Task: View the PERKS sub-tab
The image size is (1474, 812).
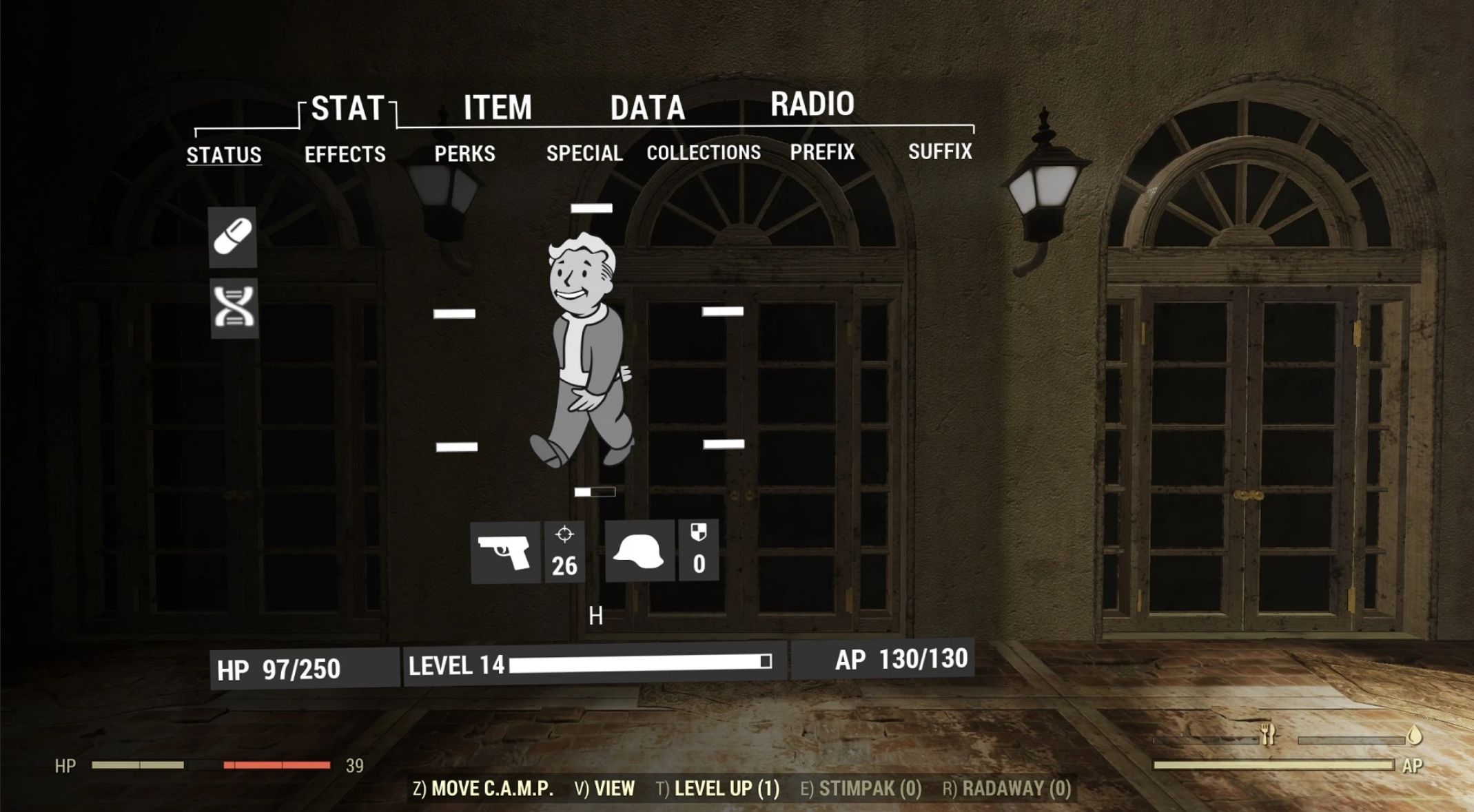Action: (464, 154)
